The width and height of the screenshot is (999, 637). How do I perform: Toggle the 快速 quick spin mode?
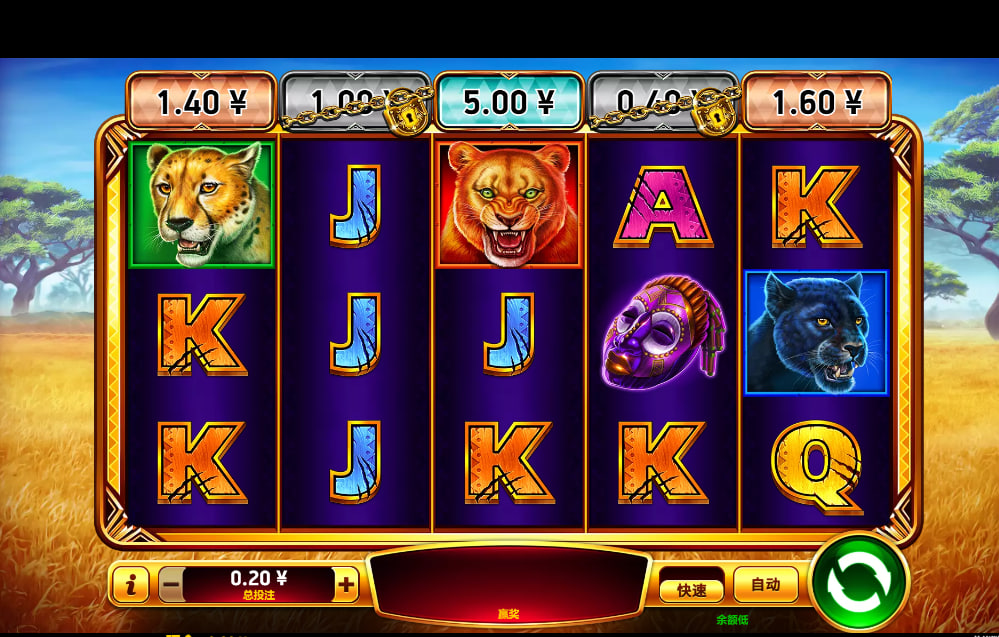692,589
